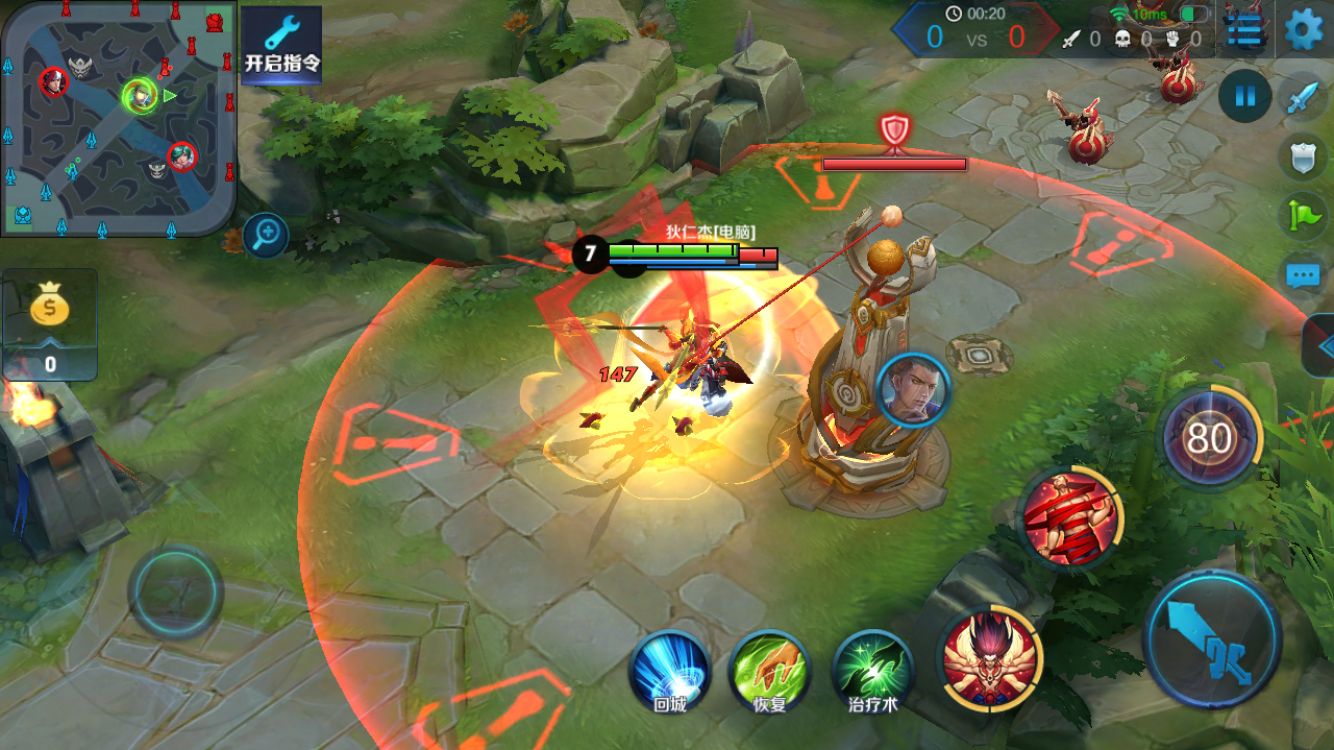Pause the match with the pause button
1334x750 pixels.
(1245, 97)
